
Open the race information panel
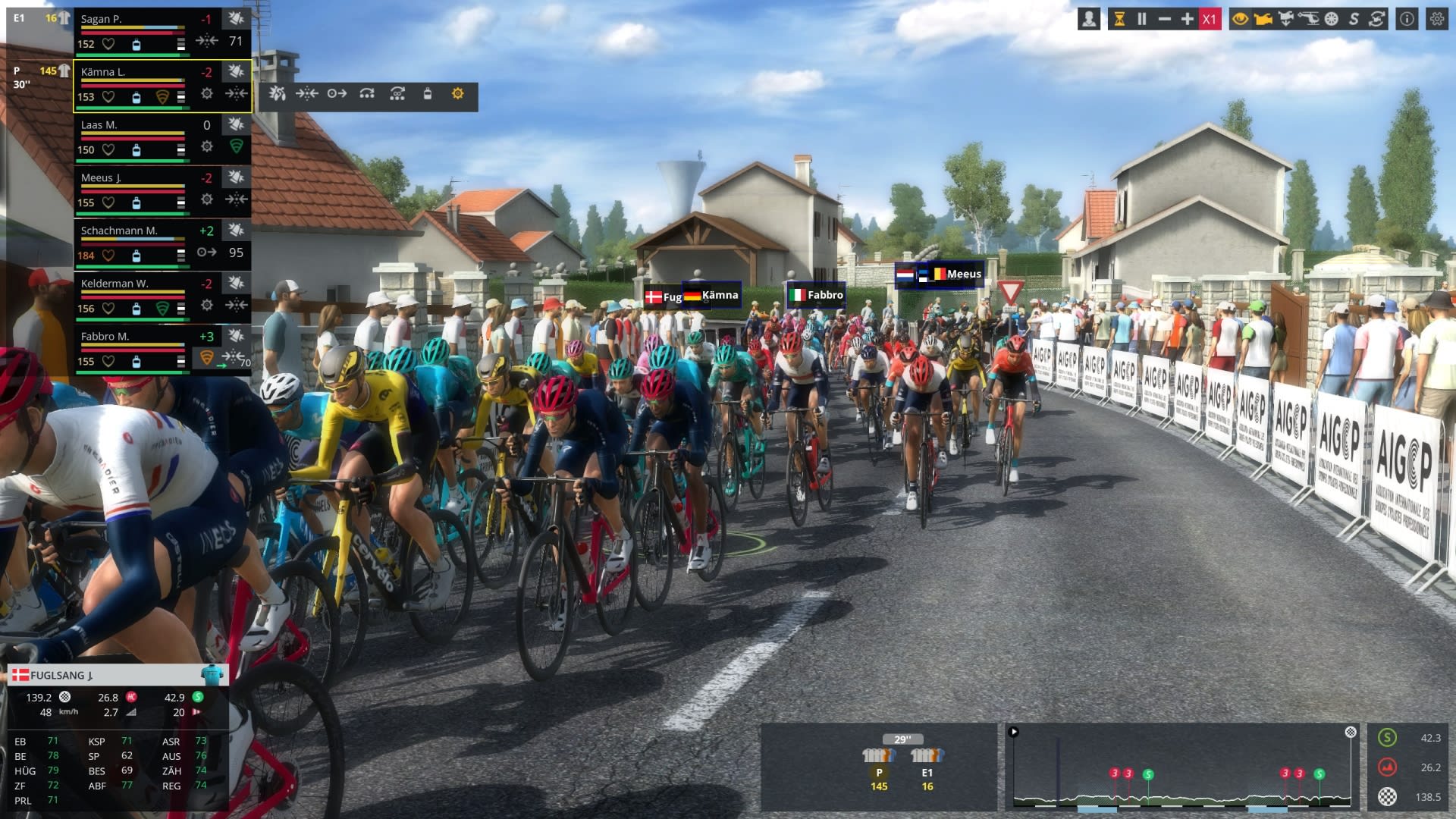click(x=1407, y=20)
